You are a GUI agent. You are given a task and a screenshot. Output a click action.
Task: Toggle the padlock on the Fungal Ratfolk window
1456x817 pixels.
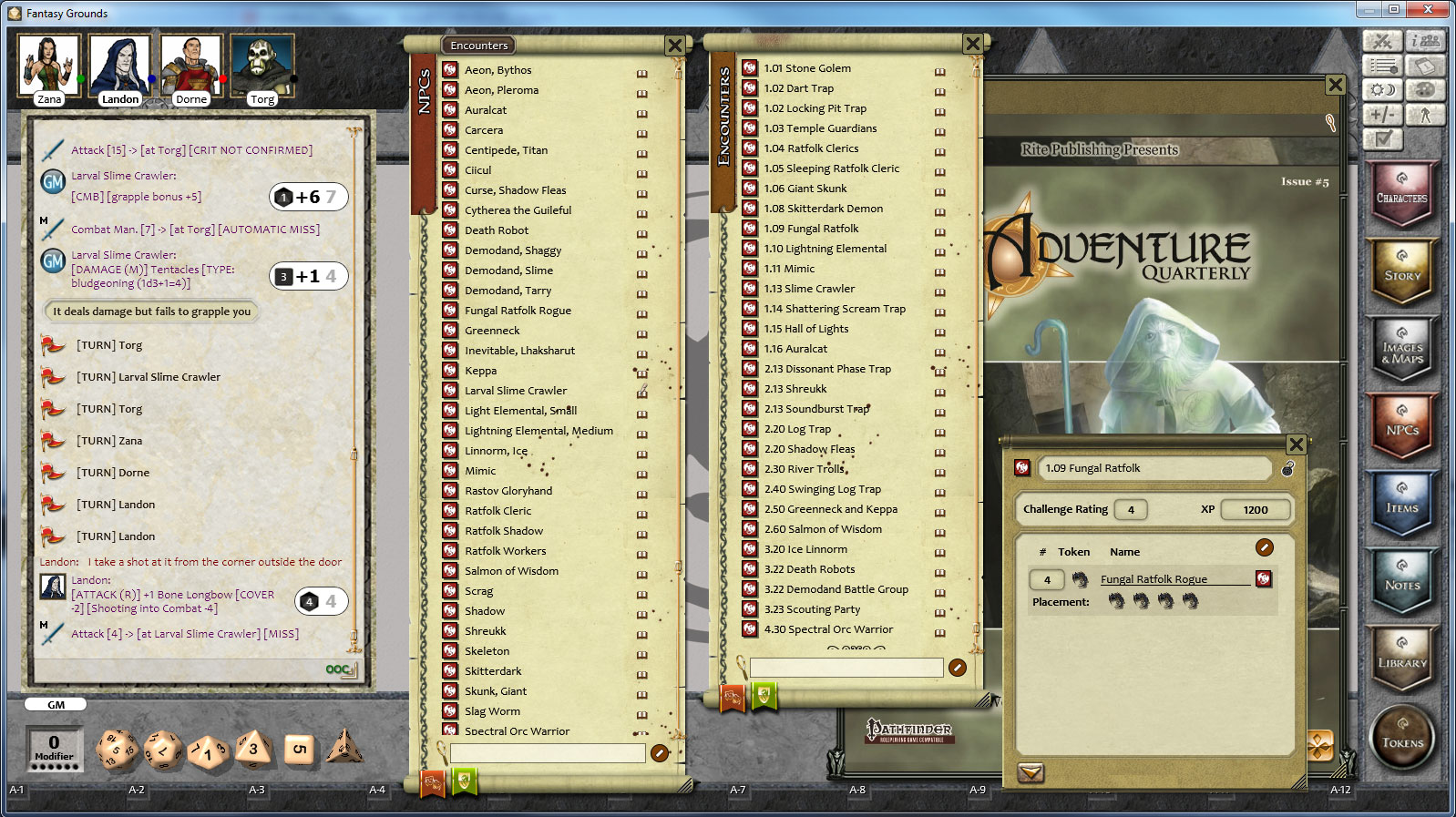coord(1288,471)
